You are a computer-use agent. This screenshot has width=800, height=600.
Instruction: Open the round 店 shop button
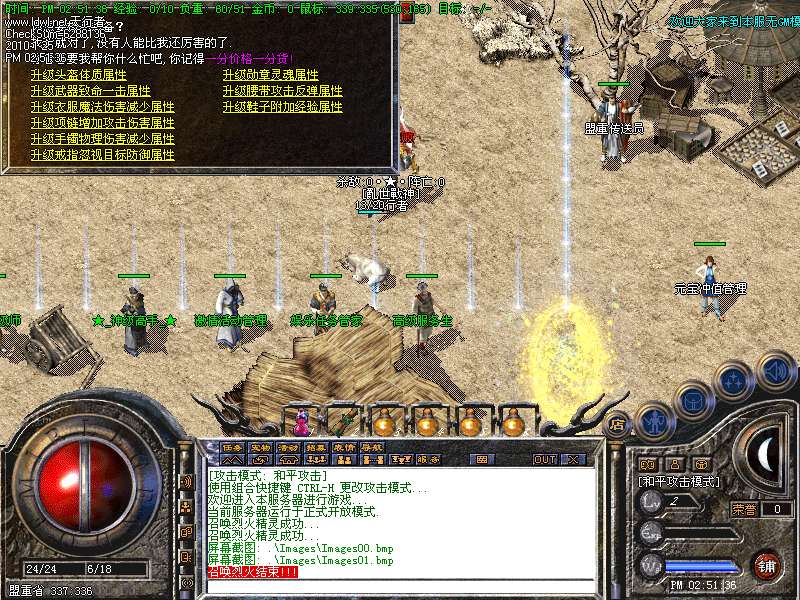pos(617,423)
